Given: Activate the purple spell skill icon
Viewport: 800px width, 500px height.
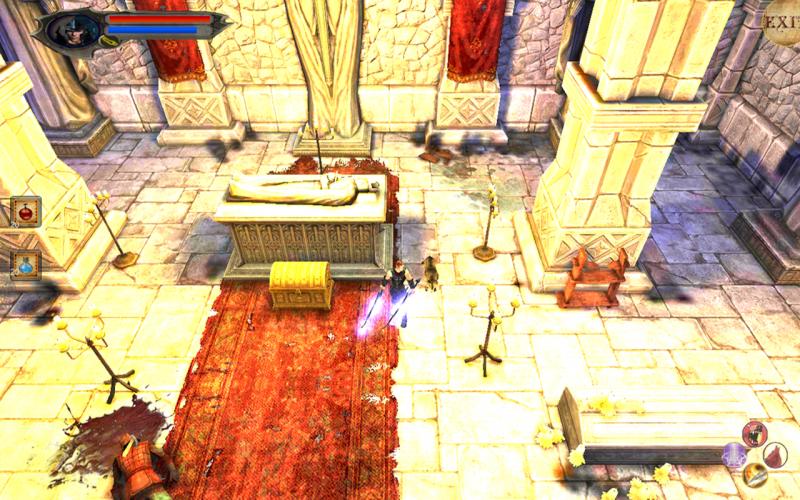Looking at the screenshot, I should click(x=735, y=455).
